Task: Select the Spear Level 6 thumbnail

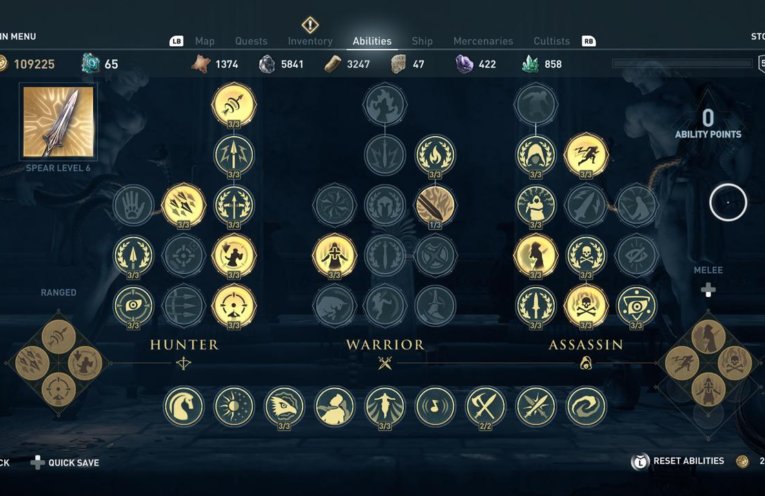Action: 59,121
